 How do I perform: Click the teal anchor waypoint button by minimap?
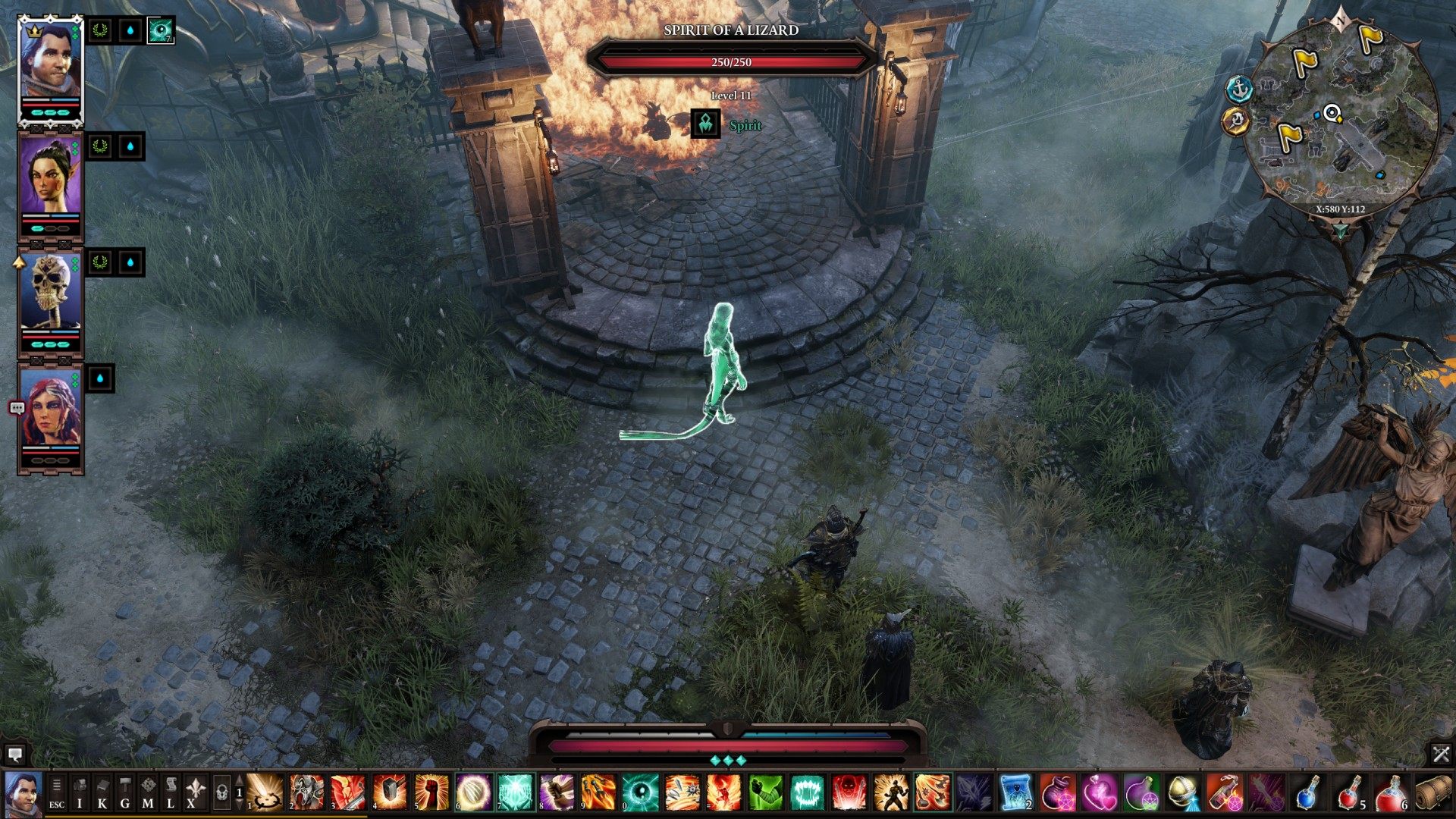tap(1239, 89)
